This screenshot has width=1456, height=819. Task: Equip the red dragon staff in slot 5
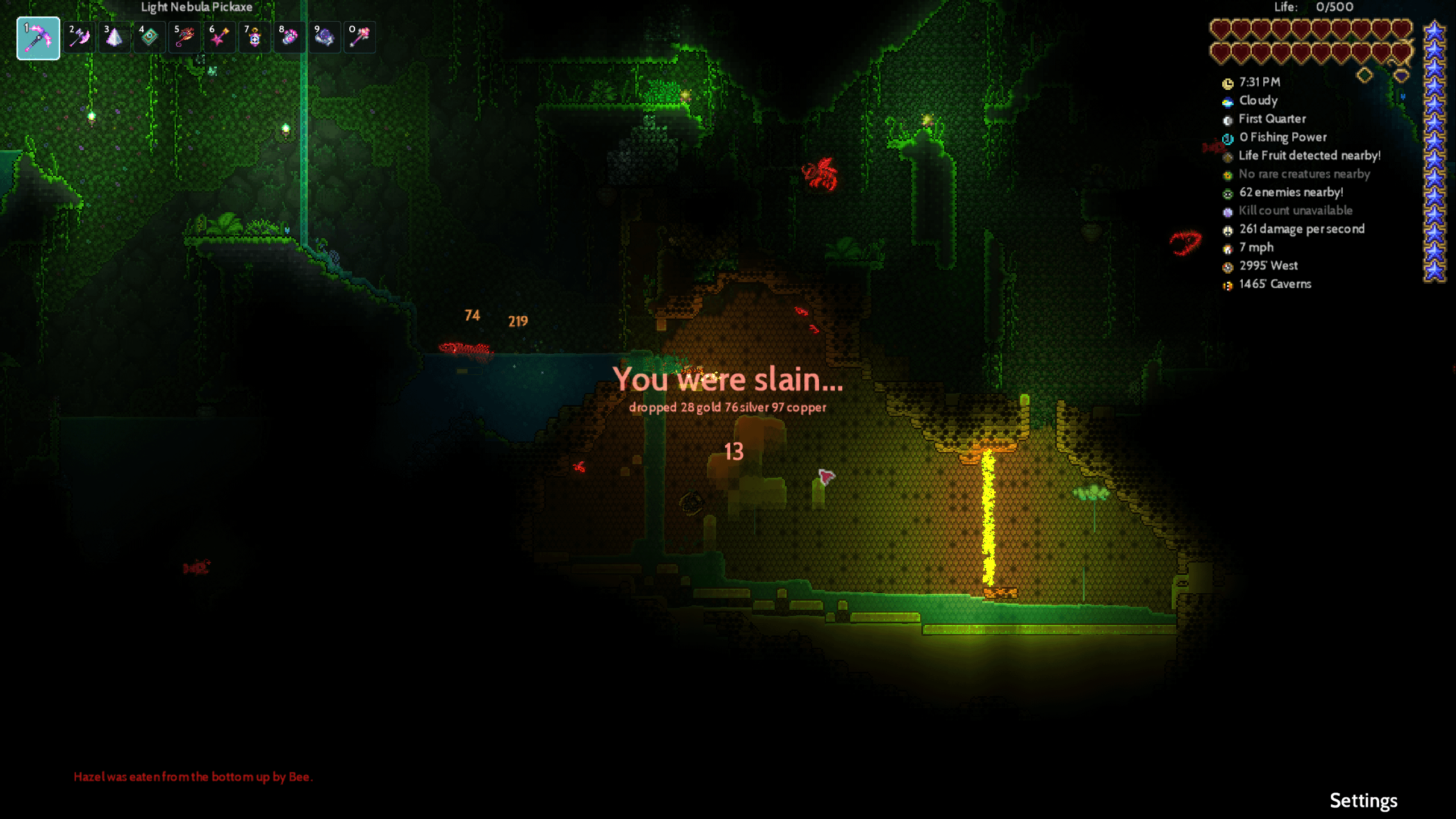(185, 38)
